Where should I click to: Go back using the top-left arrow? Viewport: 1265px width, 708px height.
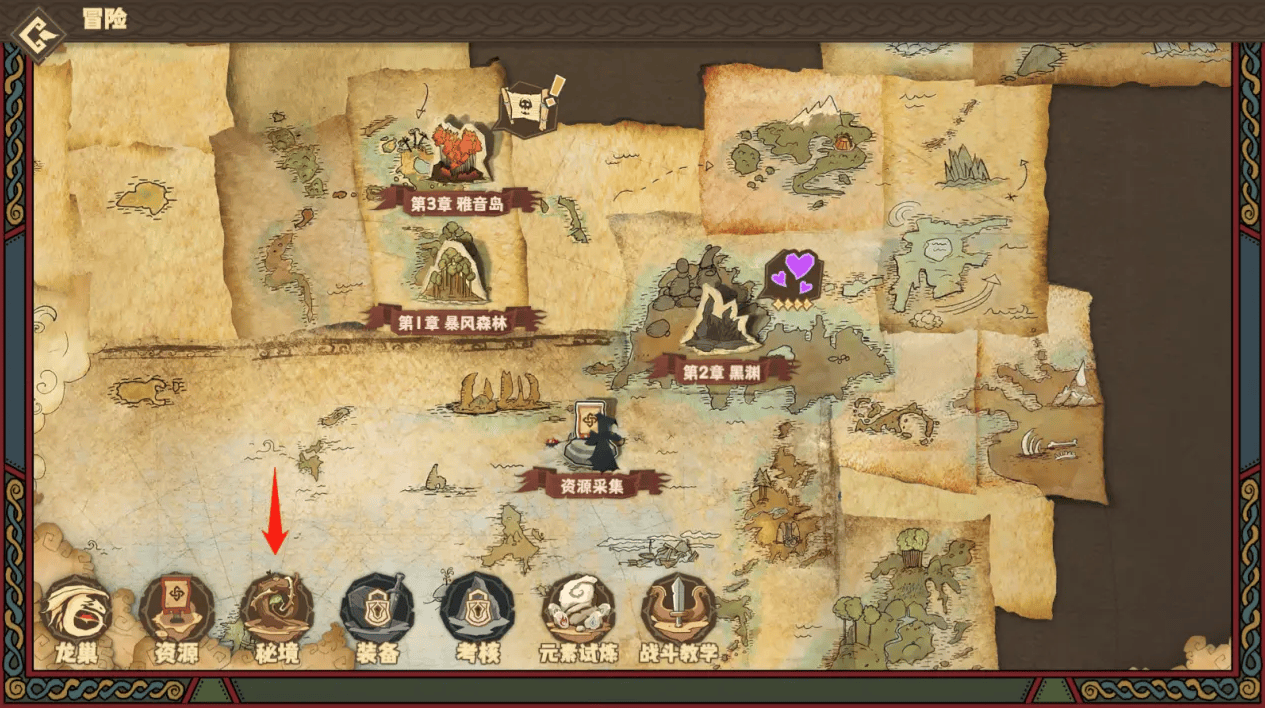36,34
